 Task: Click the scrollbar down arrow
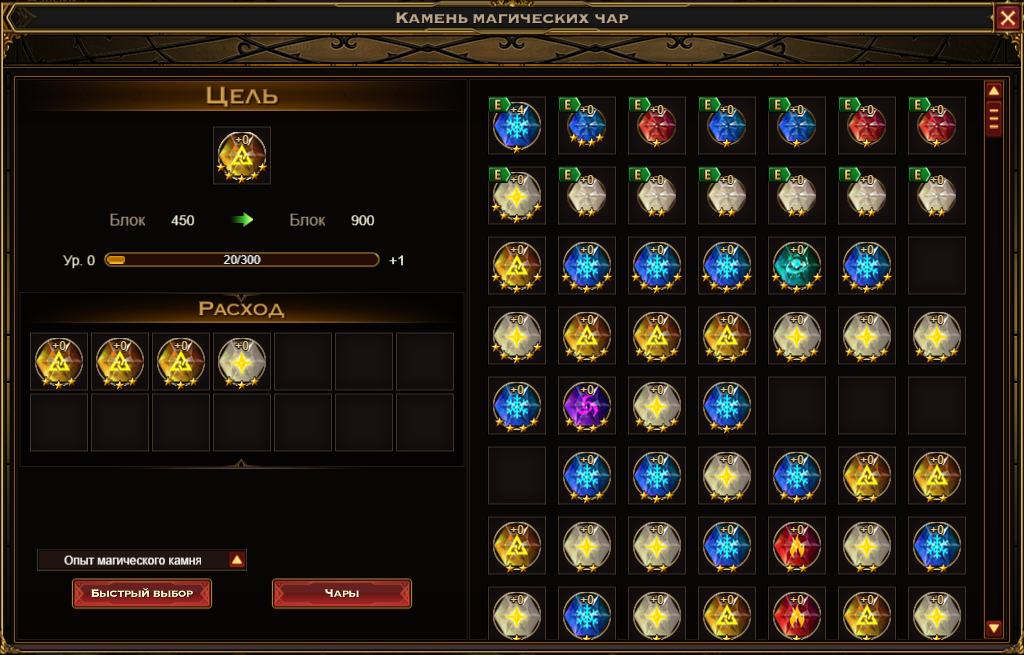[994, 628]
